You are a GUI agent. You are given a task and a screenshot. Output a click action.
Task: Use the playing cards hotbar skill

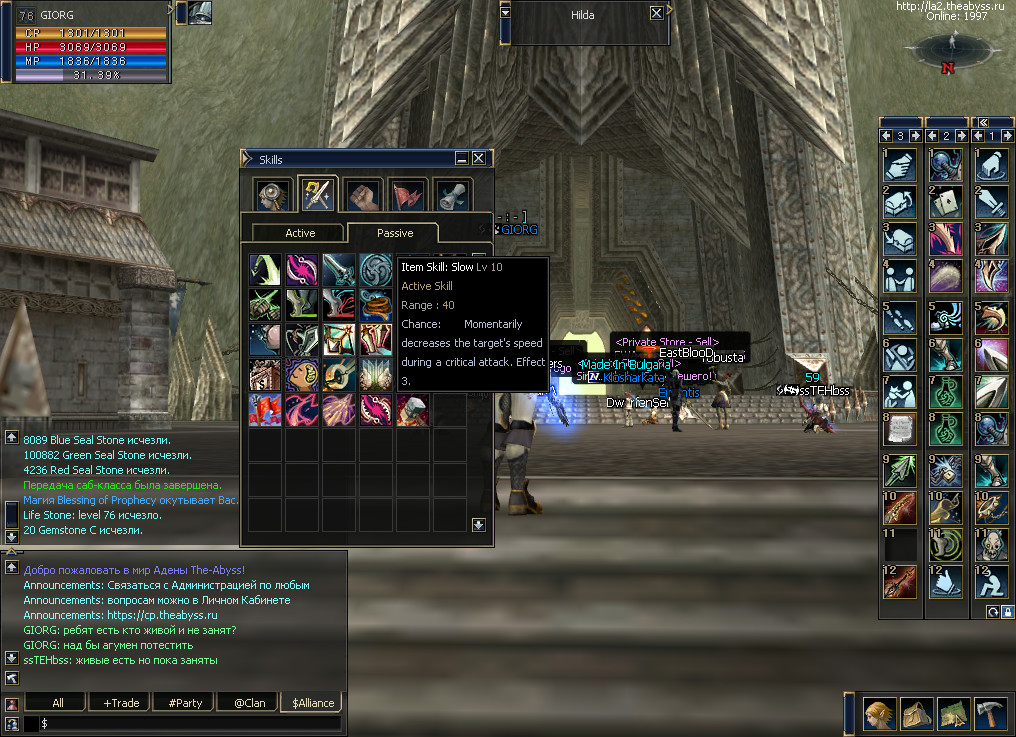945,203
